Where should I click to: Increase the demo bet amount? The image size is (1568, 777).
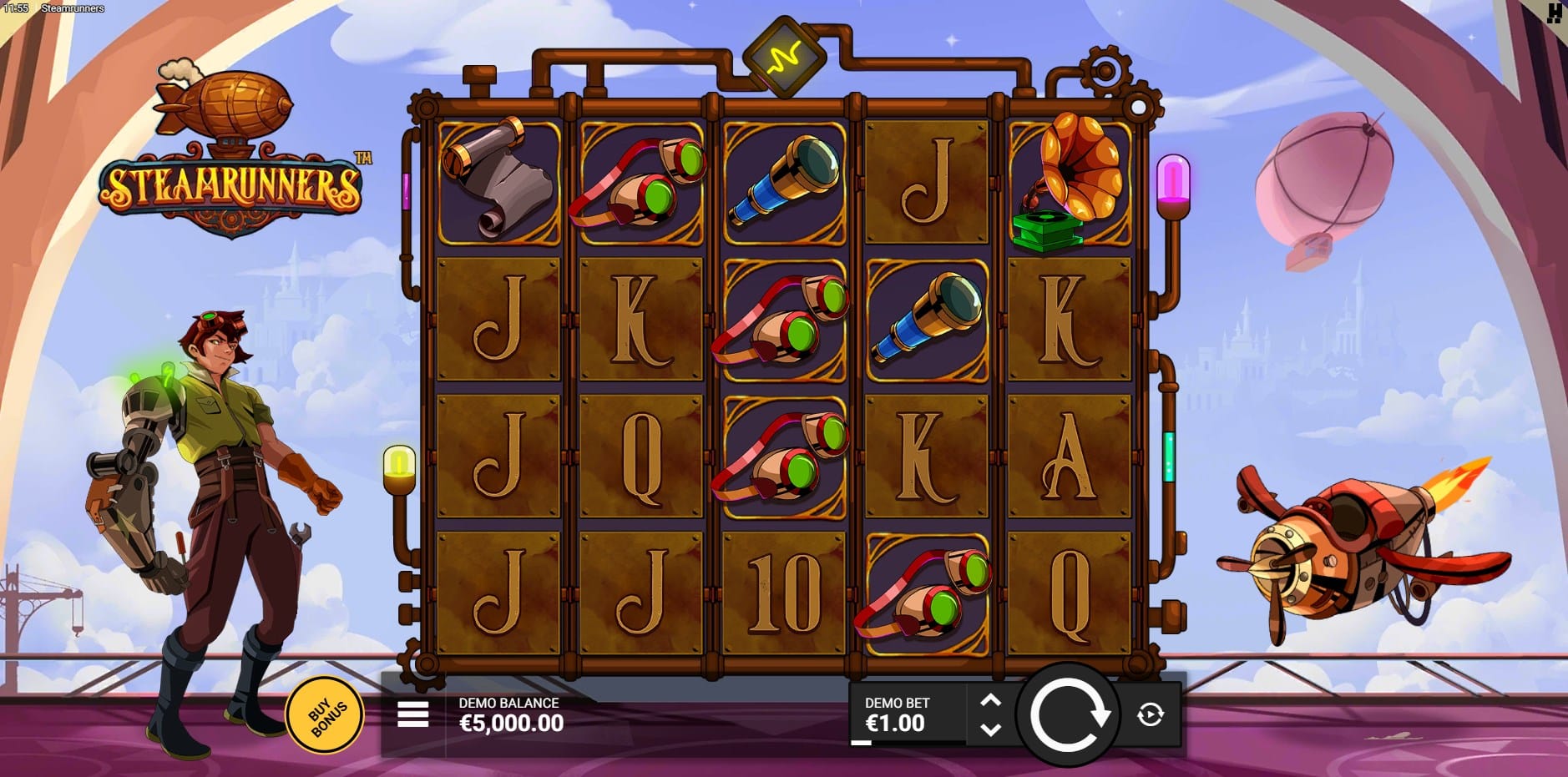point(990,701)
